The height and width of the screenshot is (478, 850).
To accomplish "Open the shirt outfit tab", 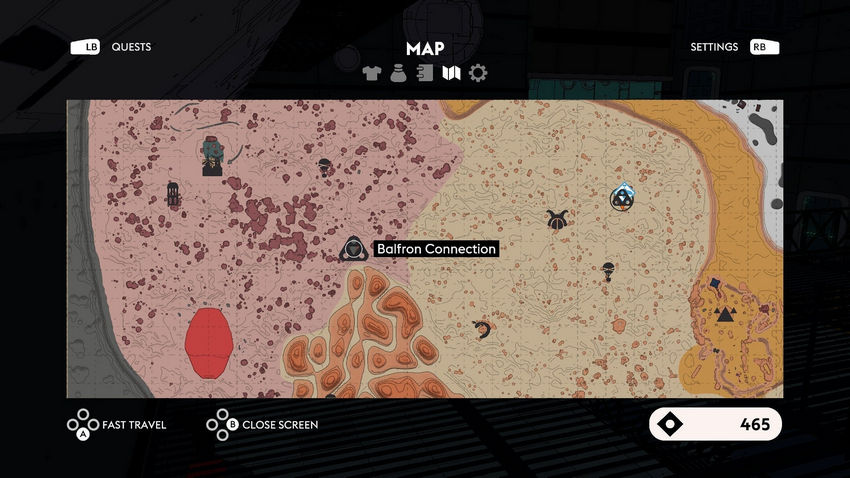I will tap(372, 73).
